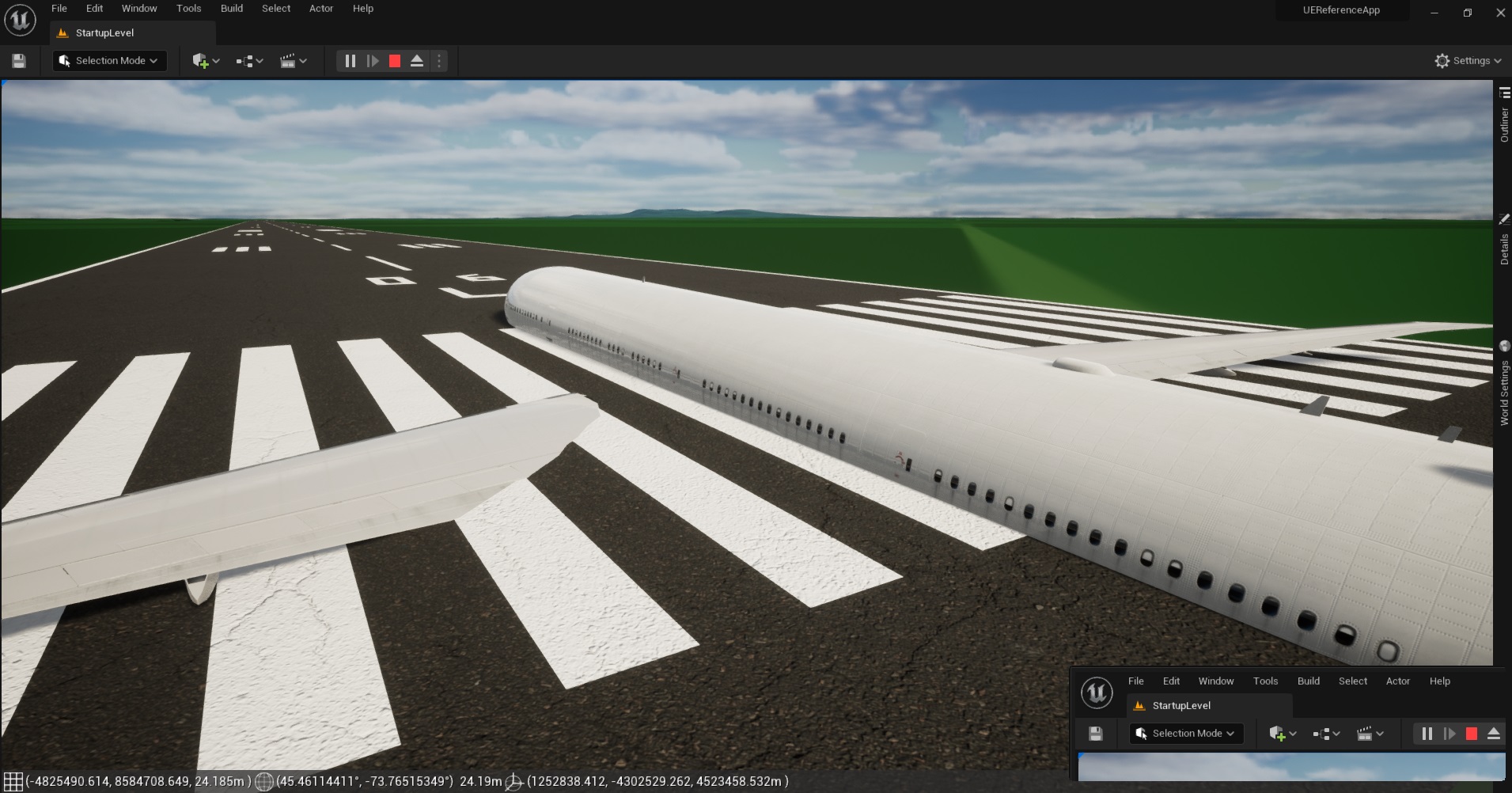Open the Build menu
This screenshot has height=793, width=1512.
[x=231, y=8]
